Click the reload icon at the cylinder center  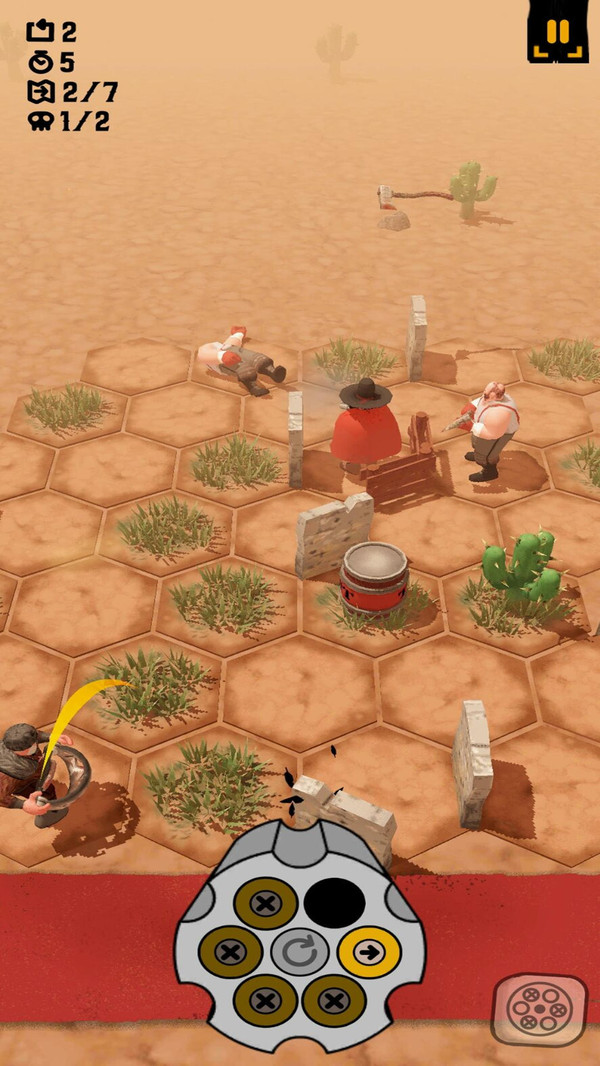299,952
